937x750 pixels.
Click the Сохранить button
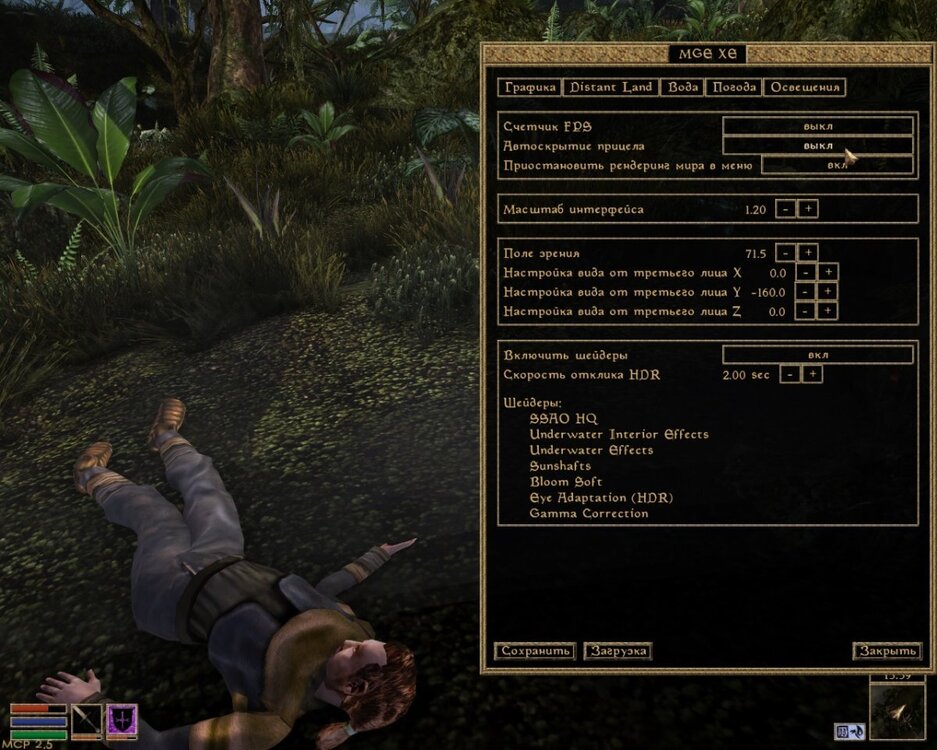pyautogui.click(x=535, y=651)
